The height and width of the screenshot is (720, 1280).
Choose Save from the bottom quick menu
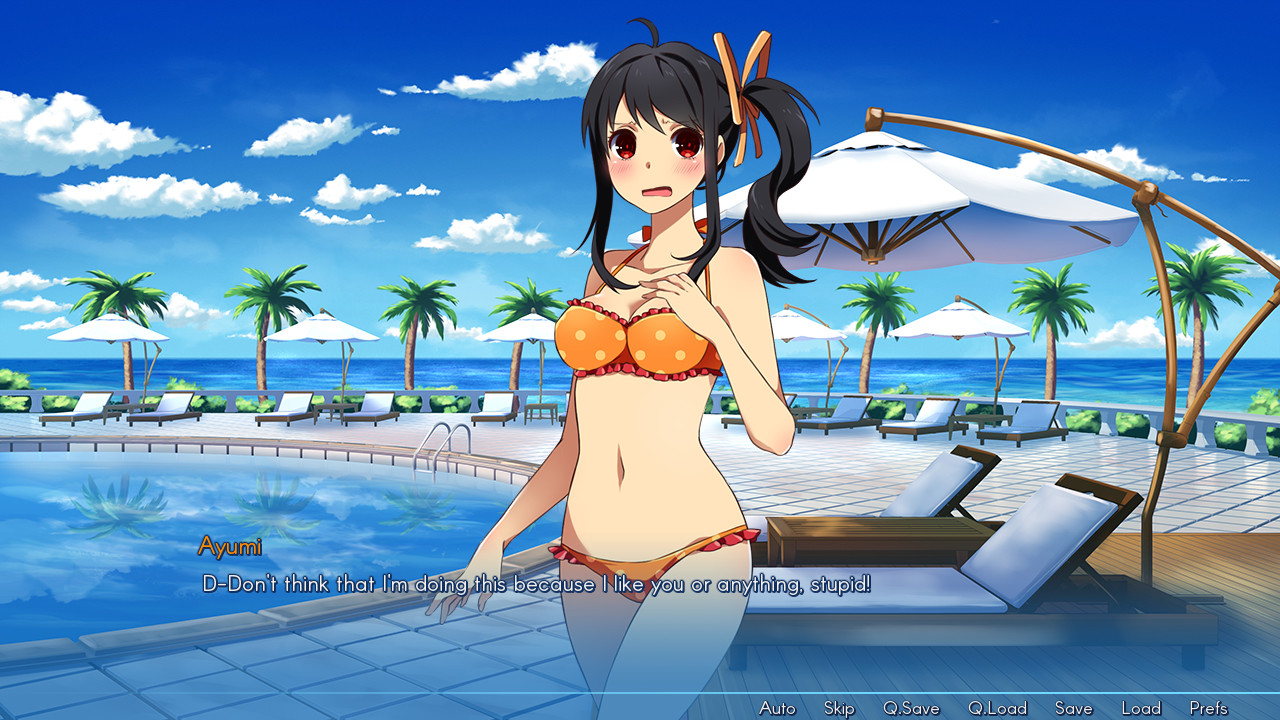point(1073,707)
